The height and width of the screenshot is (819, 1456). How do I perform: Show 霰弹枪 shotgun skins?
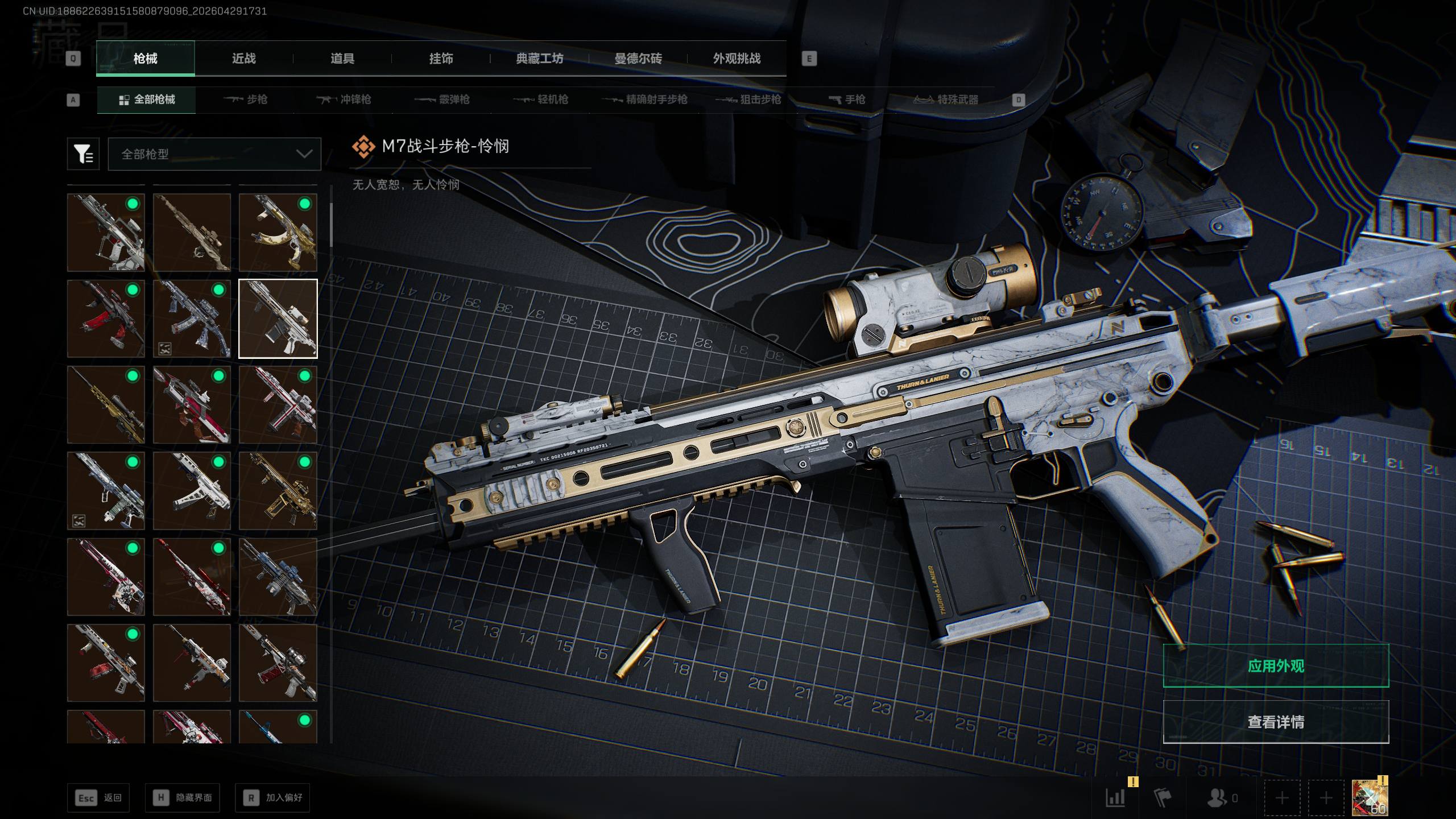pos(442,100)
